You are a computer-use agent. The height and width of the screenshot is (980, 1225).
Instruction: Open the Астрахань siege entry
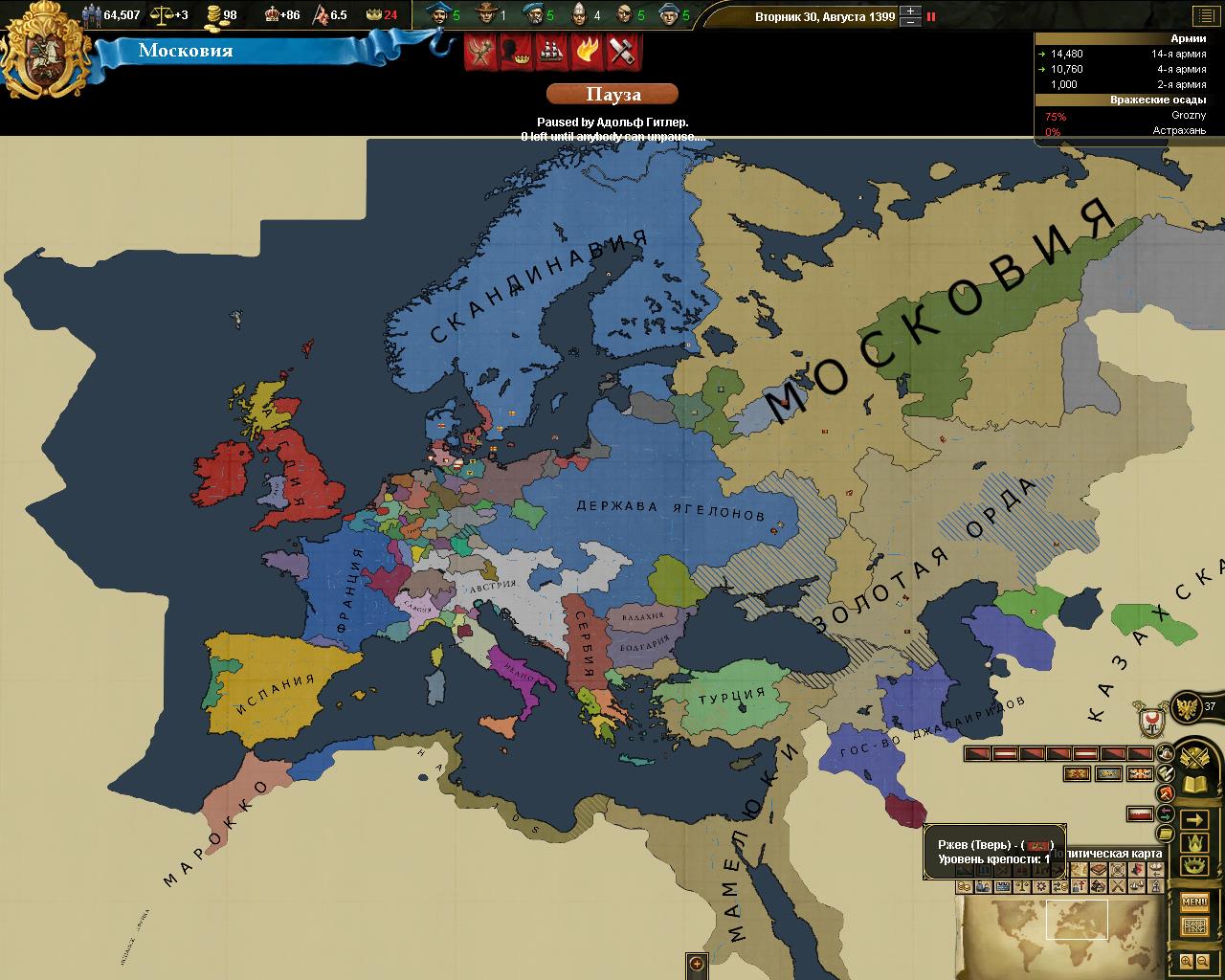click(x=1129, y=131)
